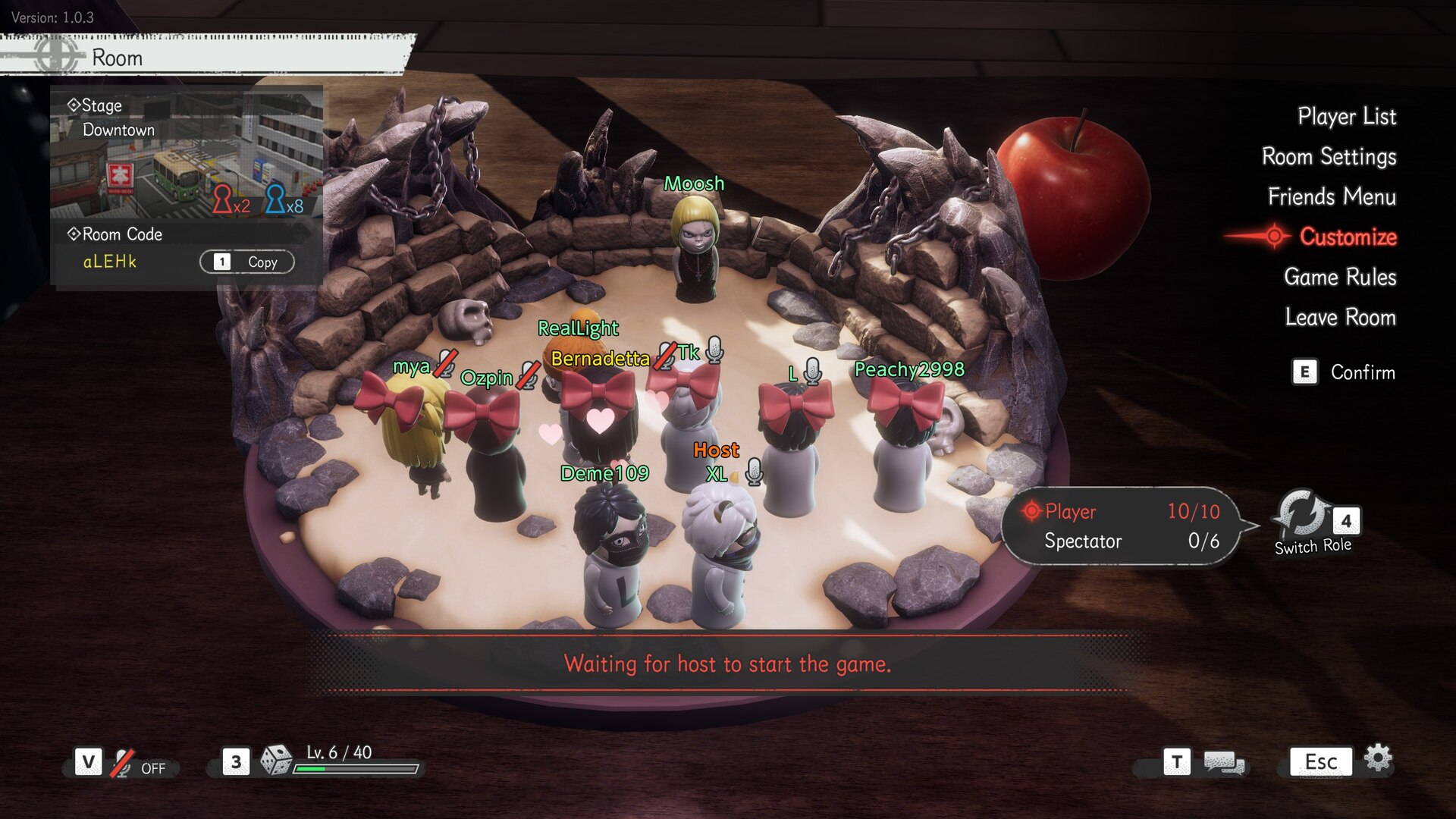Open settings via the gear icon
The width and height of the screenshot is (1456, 819).
(1378, 758)
